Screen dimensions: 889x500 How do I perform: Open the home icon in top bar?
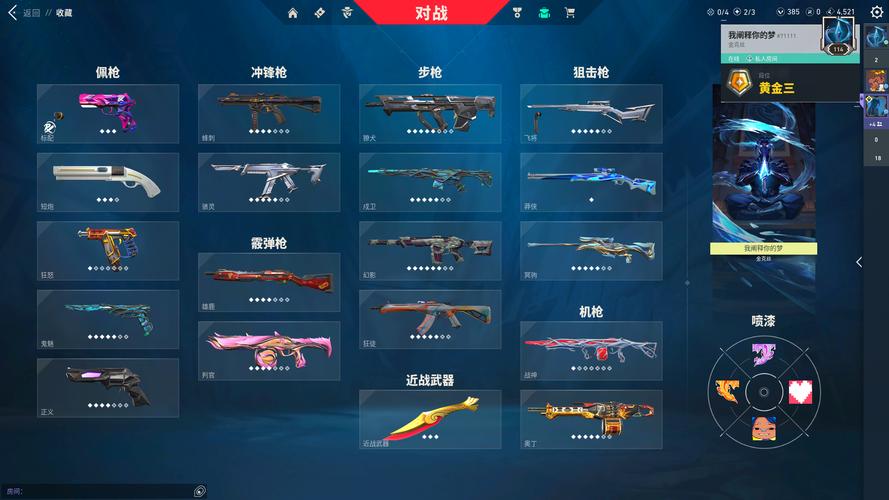point(293,13)
